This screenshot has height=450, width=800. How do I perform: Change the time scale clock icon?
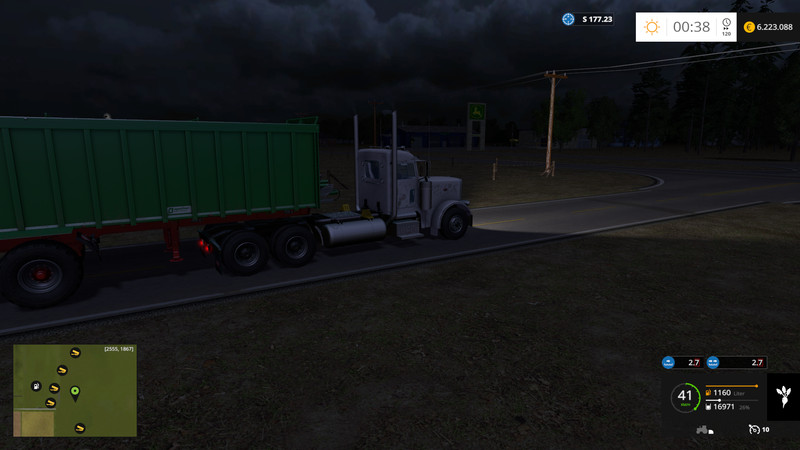[x=726, y=25]
